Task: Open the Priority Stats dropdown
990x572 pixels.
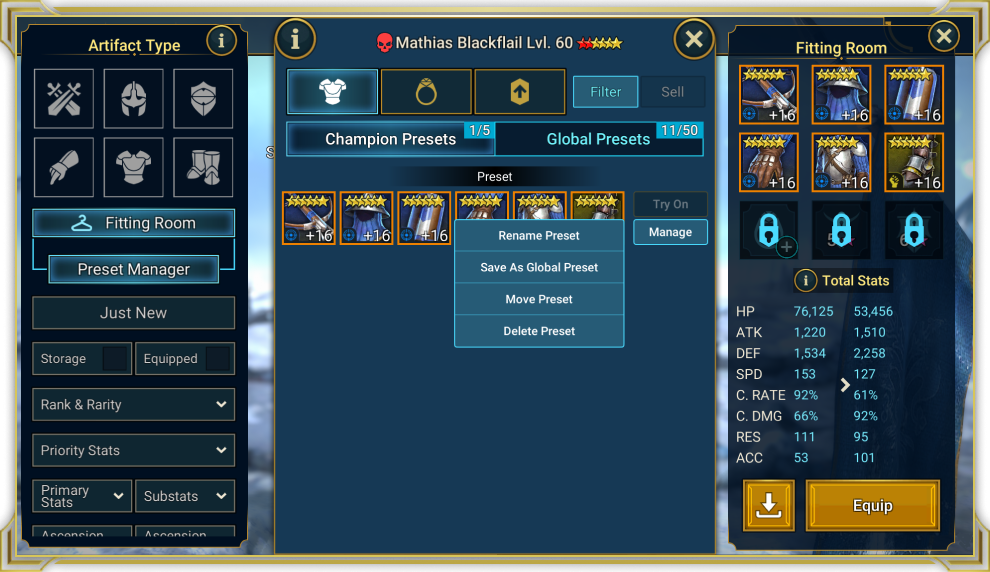Action: point(134,450)
